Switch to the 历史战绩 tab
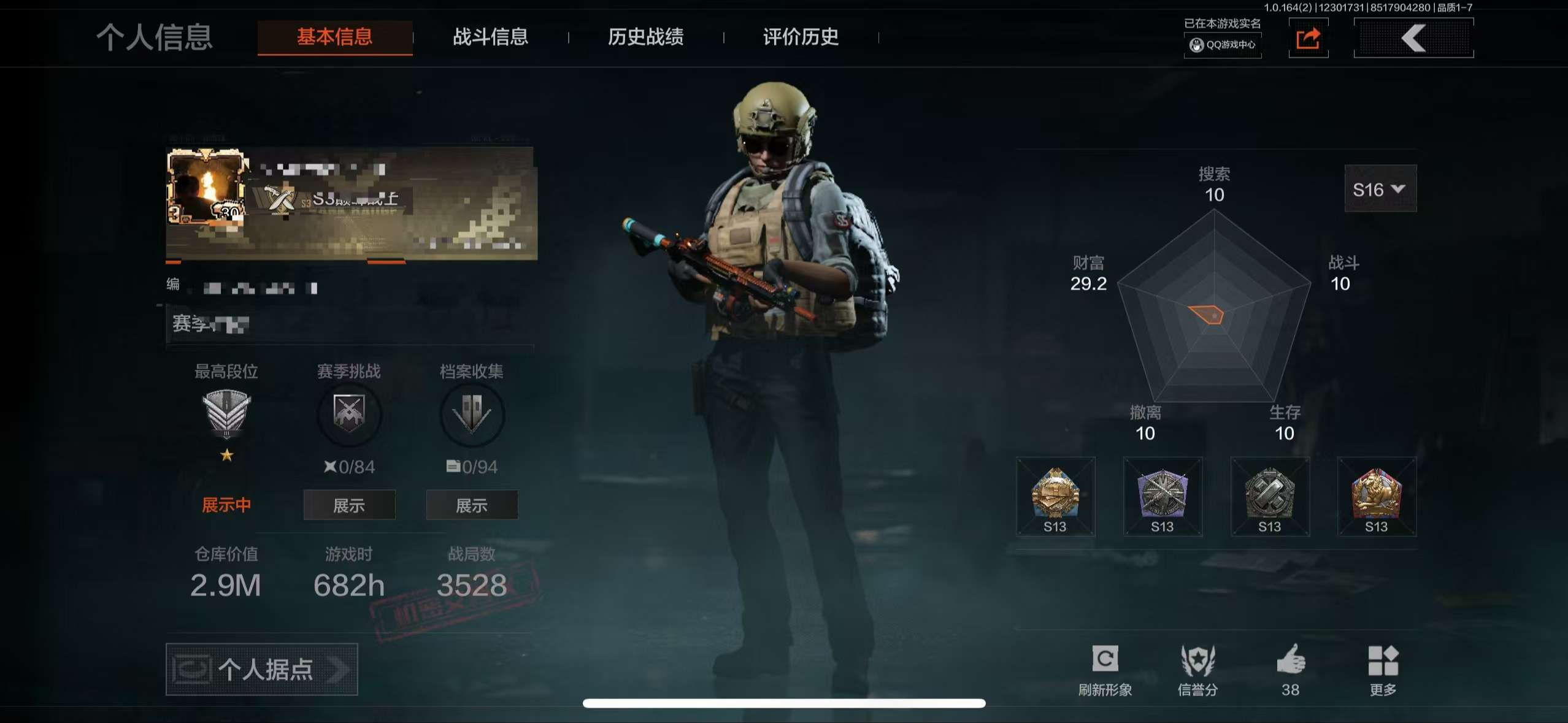This screenshot has width=1568, height=723. (x=647, y=37)
